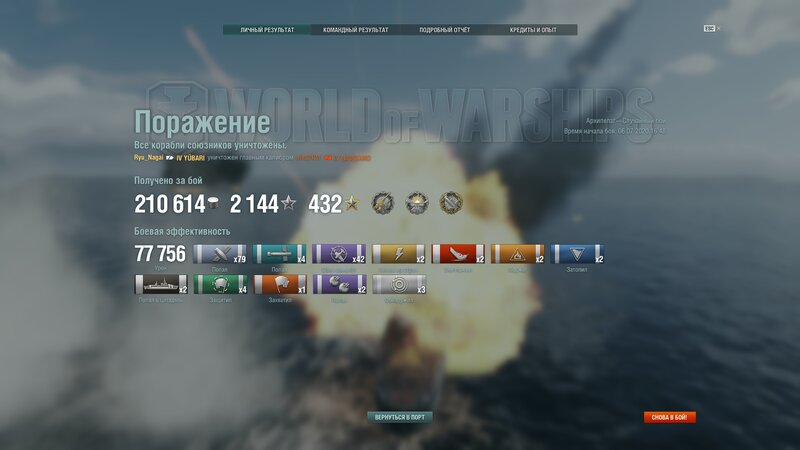Image resolution: width=800 pixels, height=450 pixels.
Task: Switch to the Личный результат tab
Action: click(267, 30)
